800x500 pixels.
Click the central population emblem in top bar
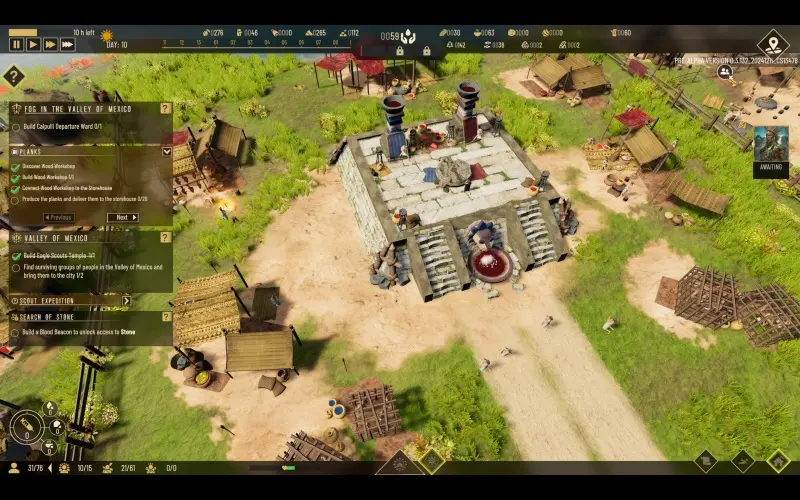click(x=408, y=37)
